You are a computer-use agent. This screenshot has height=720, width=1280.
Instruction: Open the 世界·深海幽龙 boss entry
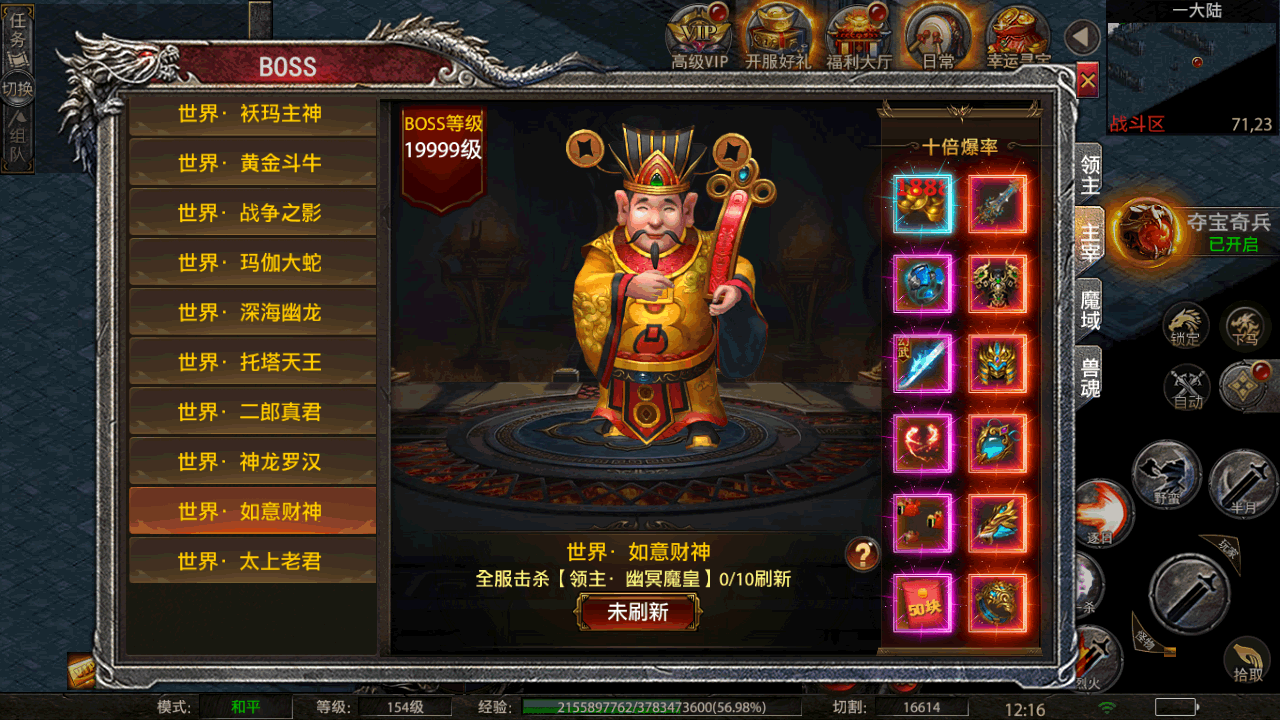pyautogui.click(x=251, y=313)
